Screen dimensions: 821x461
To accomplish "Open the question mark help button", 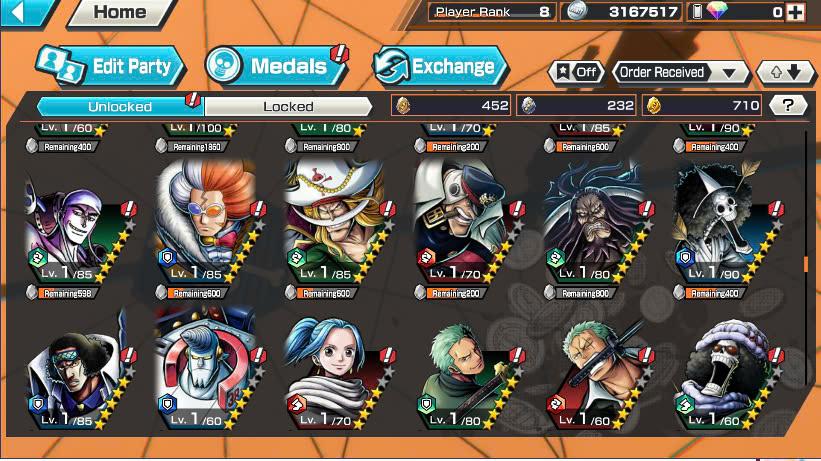I will [789, 105].
